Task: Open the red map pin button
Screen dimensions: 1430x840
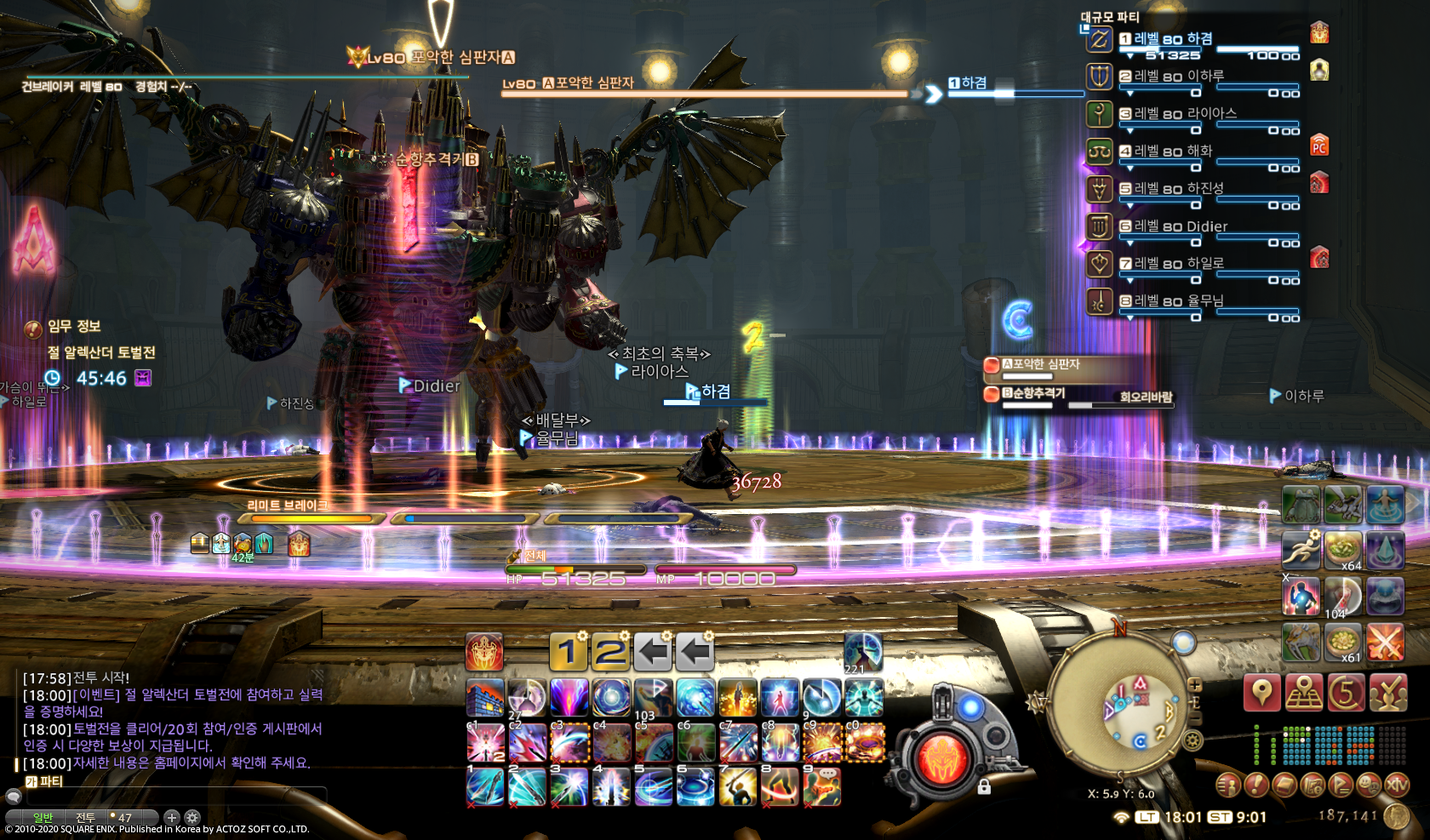Action: coord(1261,692)
